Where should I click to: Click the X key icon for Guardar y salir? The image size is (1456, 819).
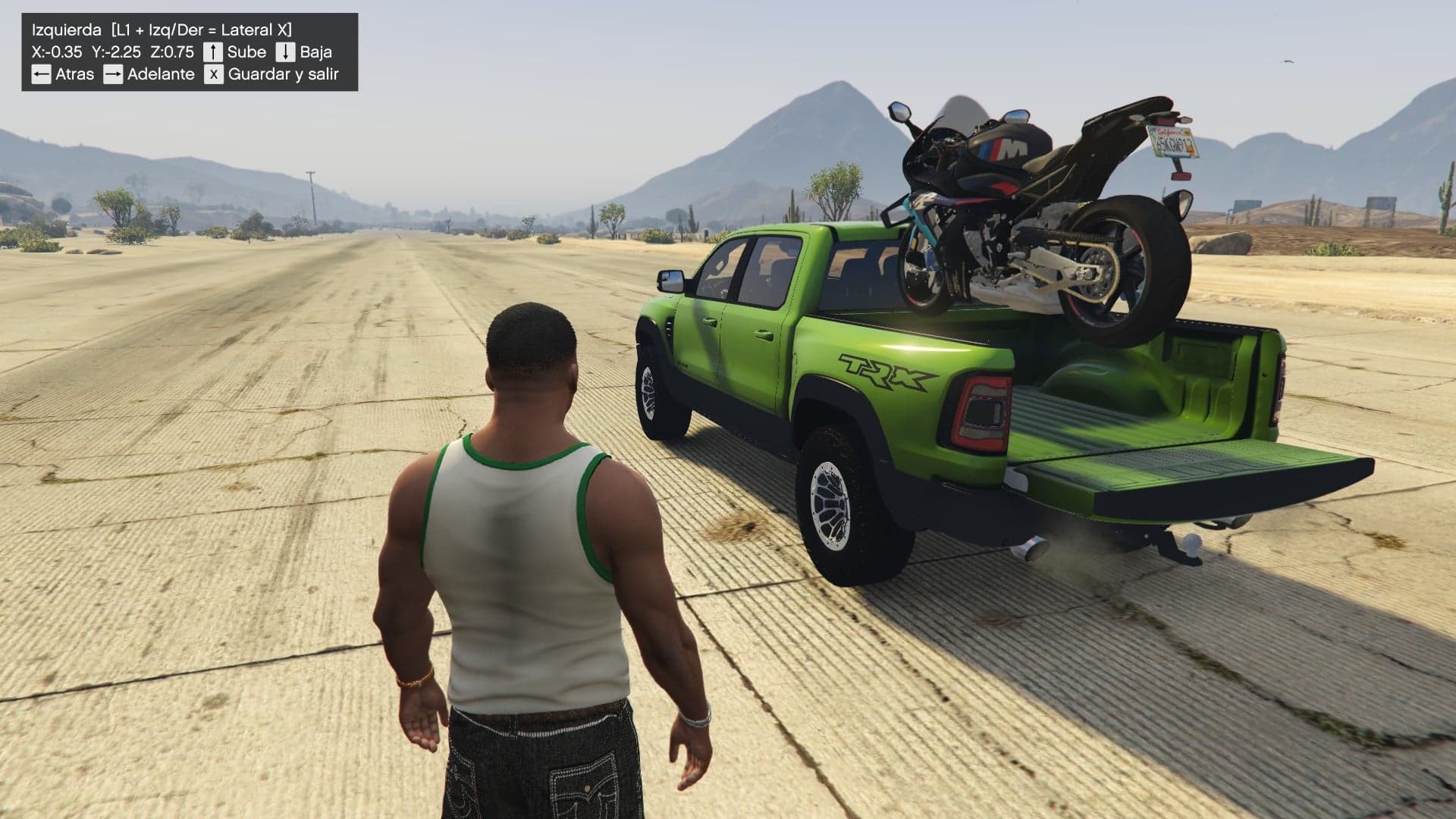(214, 74)
